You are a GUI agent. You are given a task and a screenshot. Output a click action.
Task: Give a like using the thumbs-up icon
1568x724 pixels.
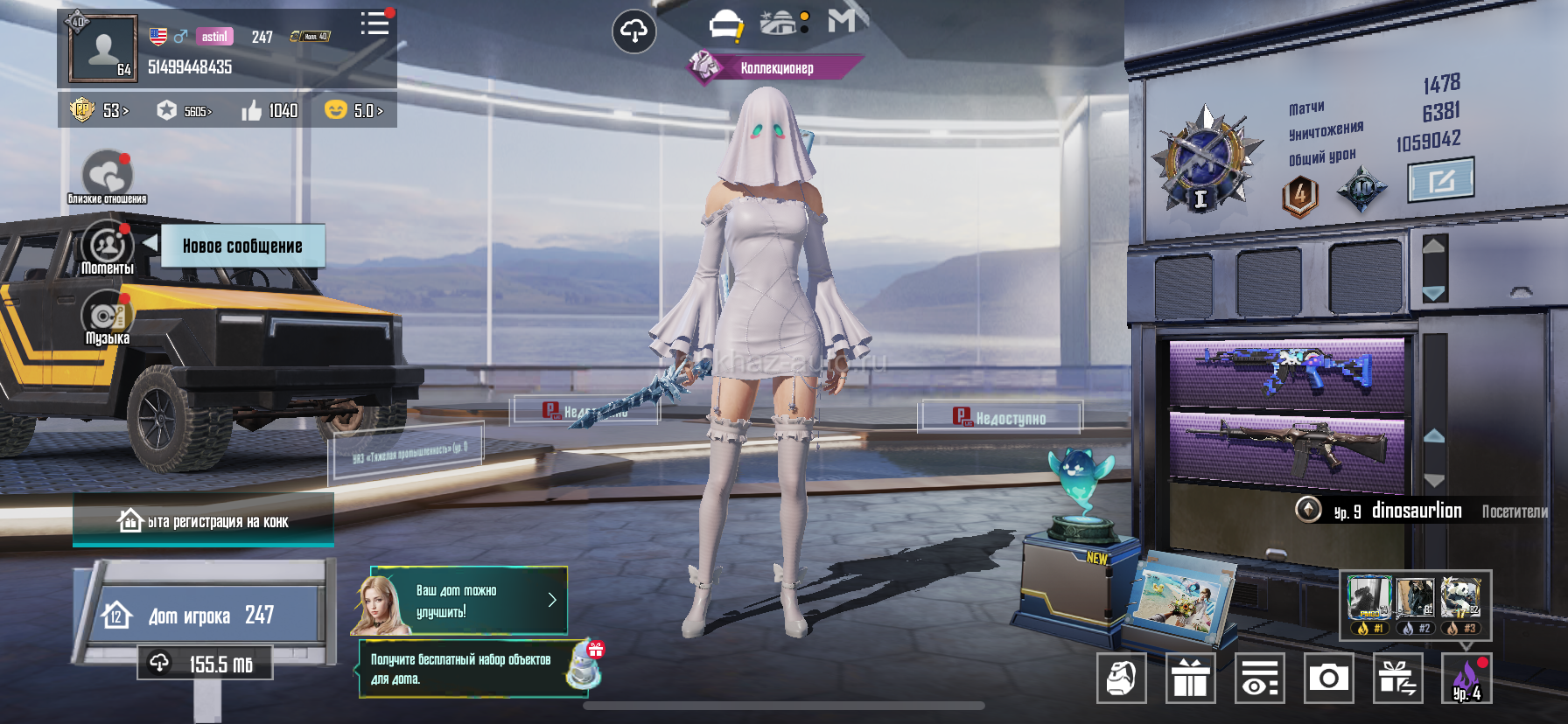click(x=252, y=111)
